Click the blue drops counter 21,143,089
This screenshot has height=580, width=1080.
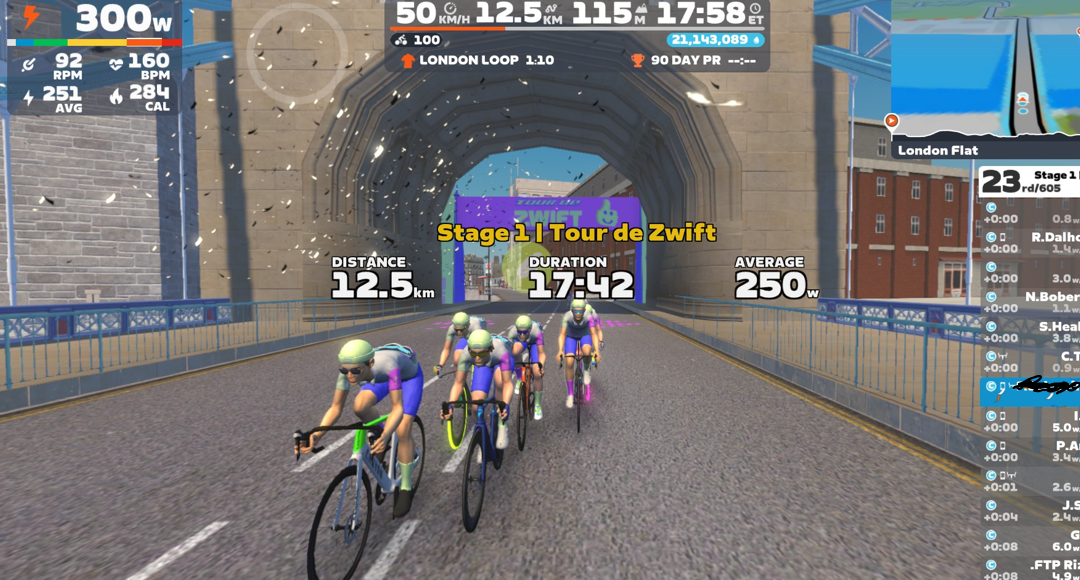coord(715,40)
